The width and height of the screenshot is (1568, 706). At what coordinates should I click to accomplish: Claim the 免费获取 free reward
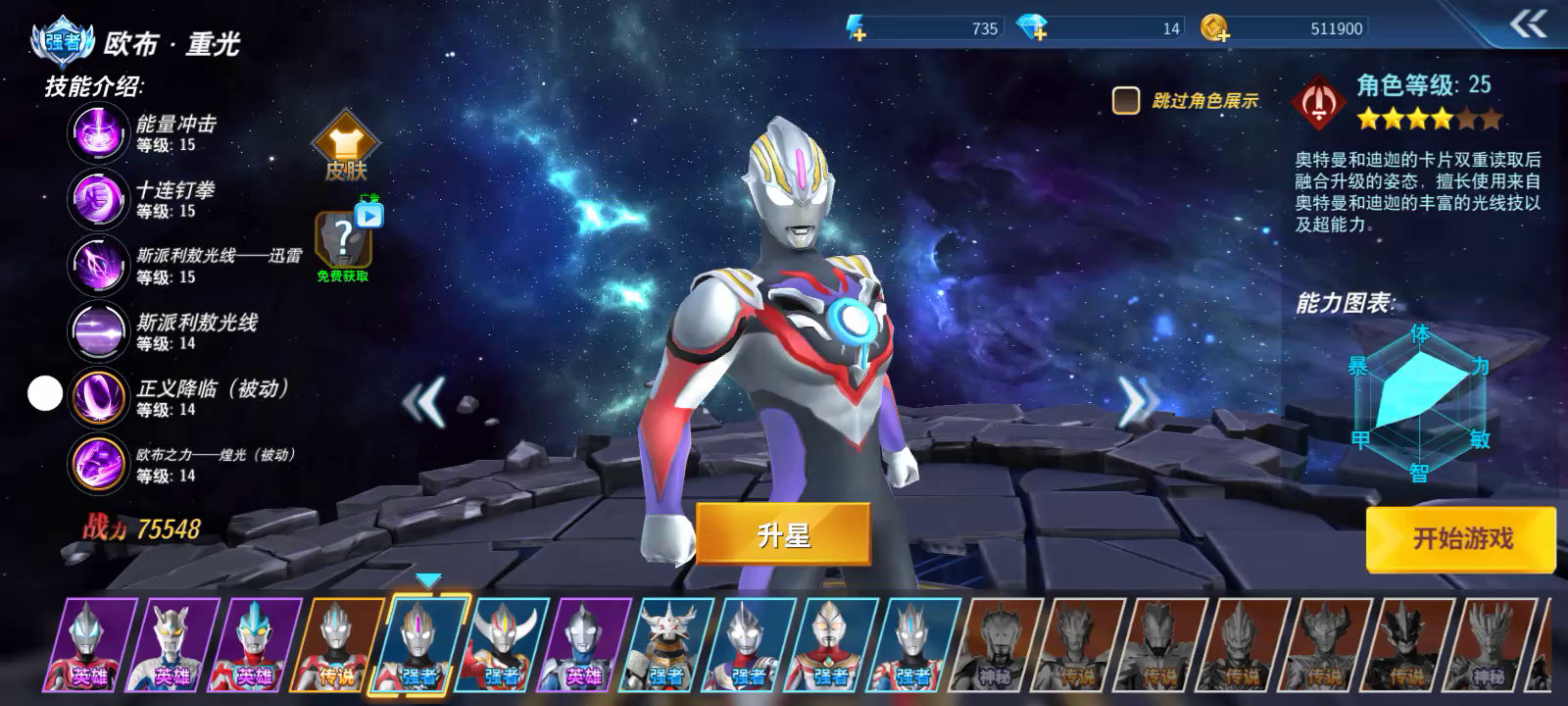tap(343, 243)
